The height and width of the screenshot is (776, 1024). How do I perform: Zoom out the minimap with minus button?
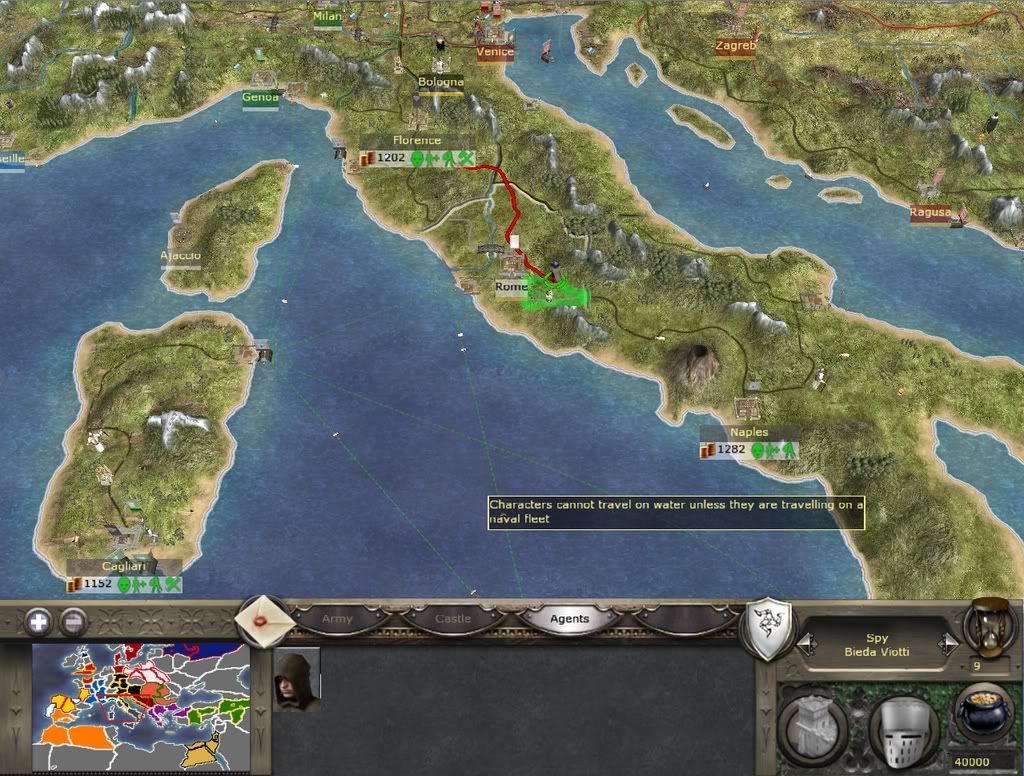pyautogui.click(x=74, y=621)
